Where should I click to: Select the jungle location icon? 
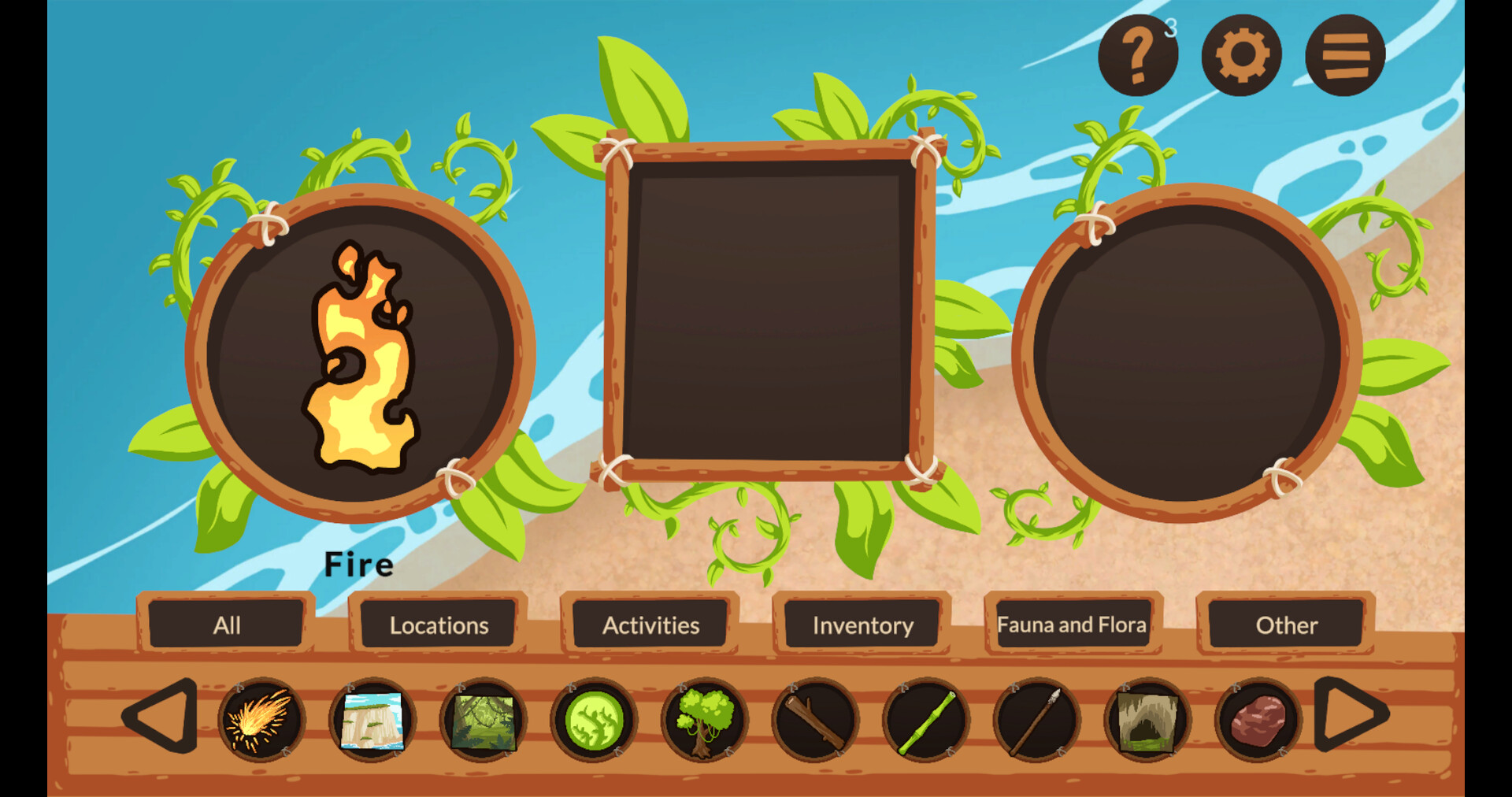coord(483,721)
